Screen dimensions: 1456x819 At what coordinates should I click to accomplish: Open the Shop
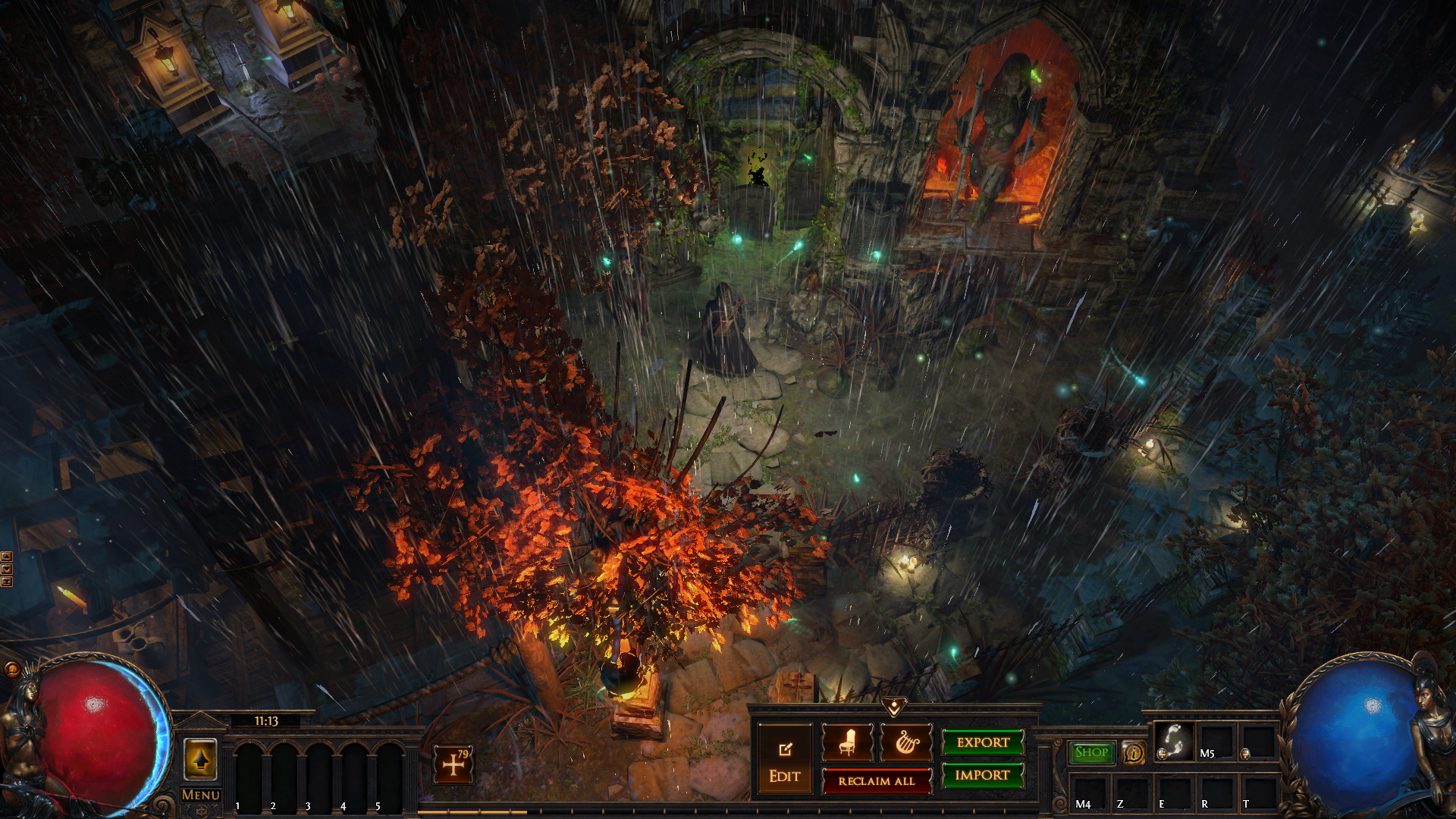point(1091,752)
